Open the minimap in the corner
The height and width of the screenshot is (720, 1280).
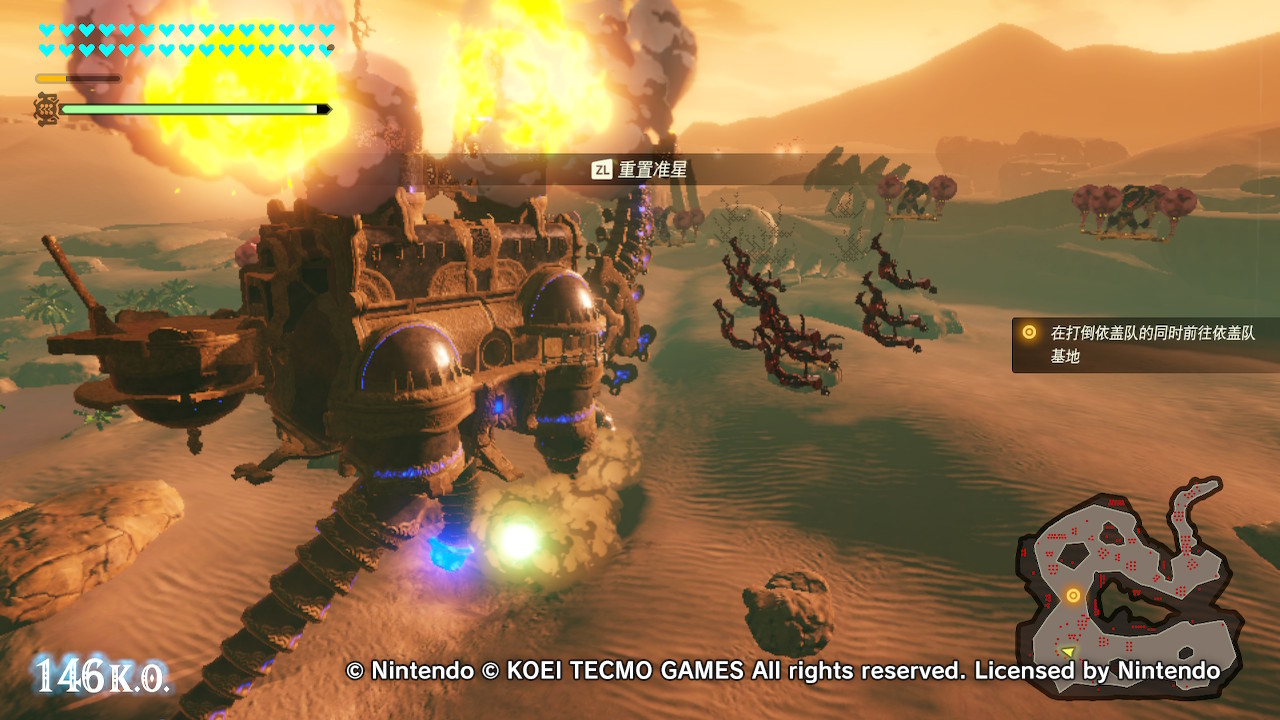[1130, 585]
